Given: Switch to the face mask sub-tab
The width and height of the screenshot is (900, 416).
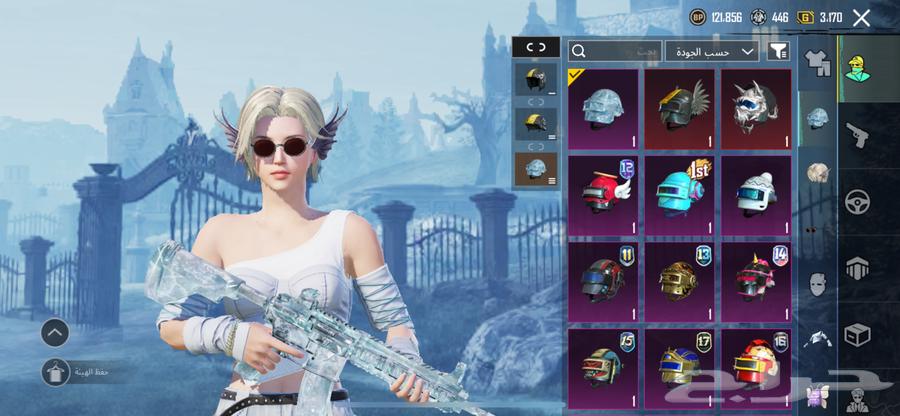Looking at the screenshot, I should pyautogui.click(x=817, y=285).
